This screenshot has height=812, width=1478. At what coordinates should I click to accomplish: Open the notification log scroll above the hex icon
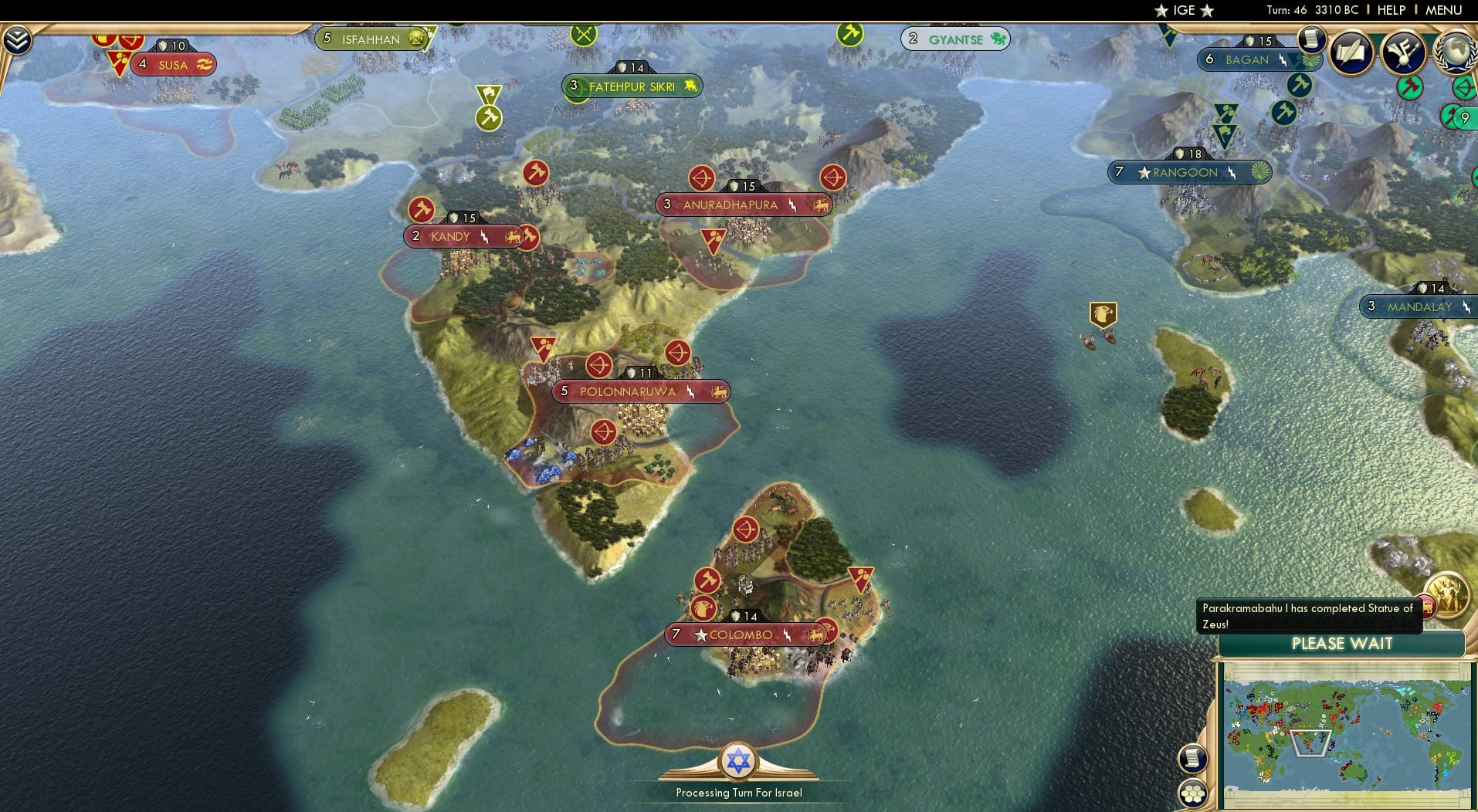(x=1193, y=758)
